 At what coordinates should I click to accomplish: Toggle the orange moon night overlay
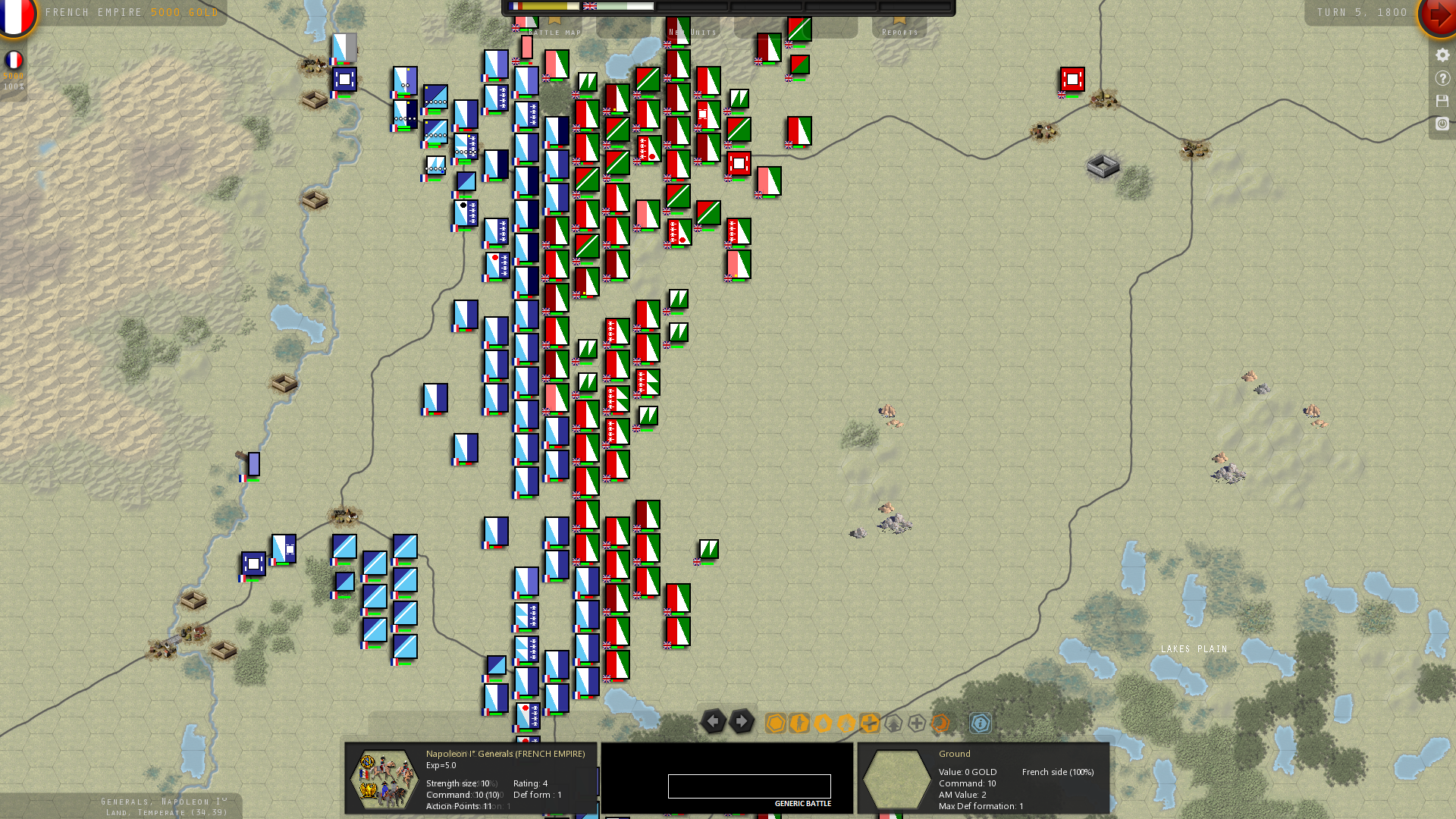coord(940,723)
